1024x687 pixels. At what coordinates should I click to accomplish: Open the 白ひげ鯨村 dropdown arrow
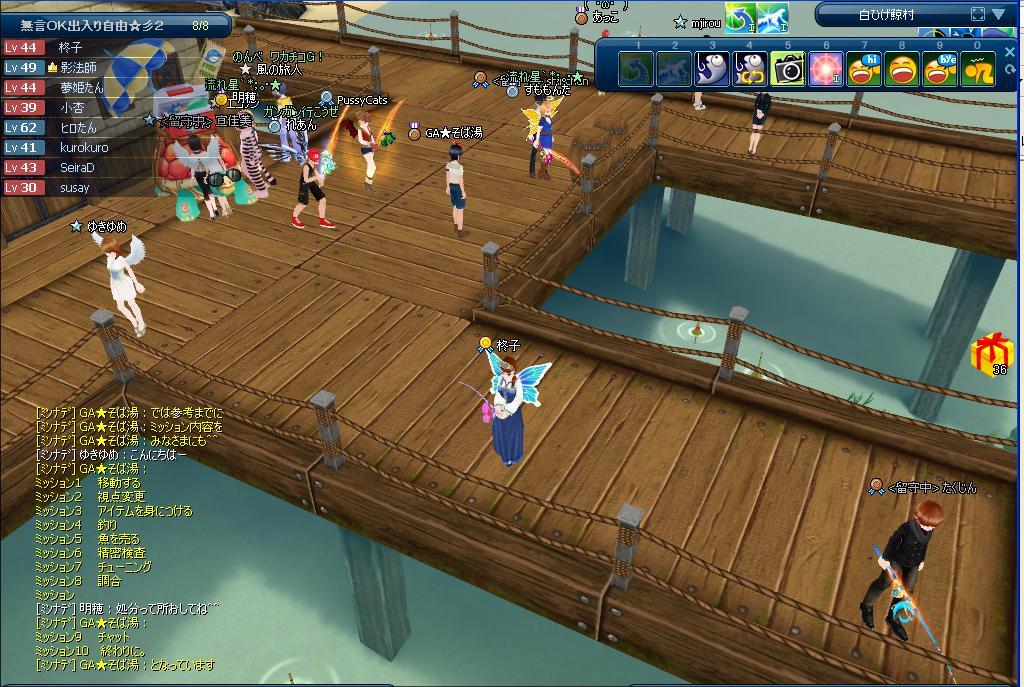click(x=999, y=14)
